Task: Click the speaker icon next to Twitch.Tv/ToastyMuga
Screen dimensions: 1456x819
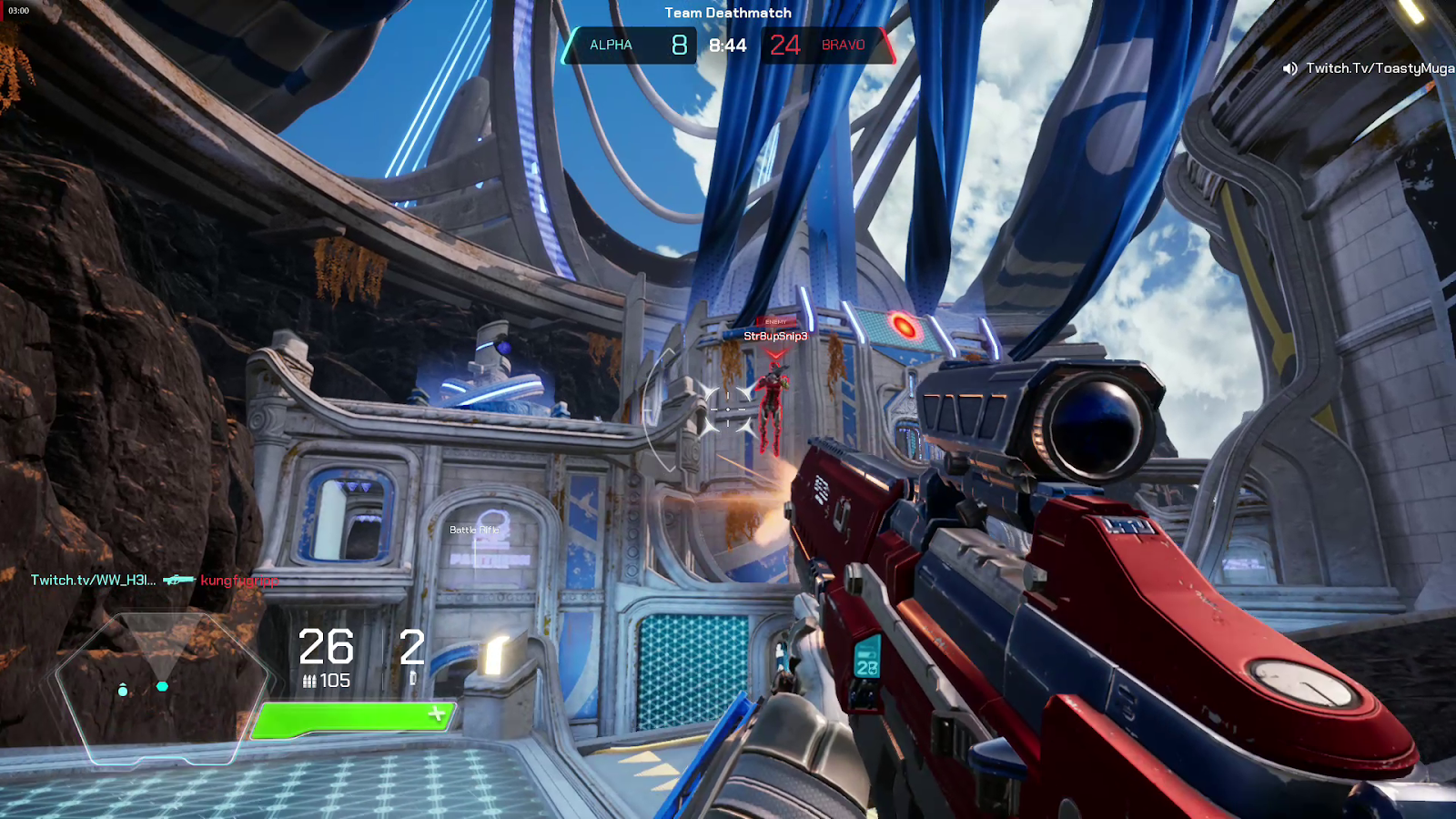Action: (x=1289, y=66)
